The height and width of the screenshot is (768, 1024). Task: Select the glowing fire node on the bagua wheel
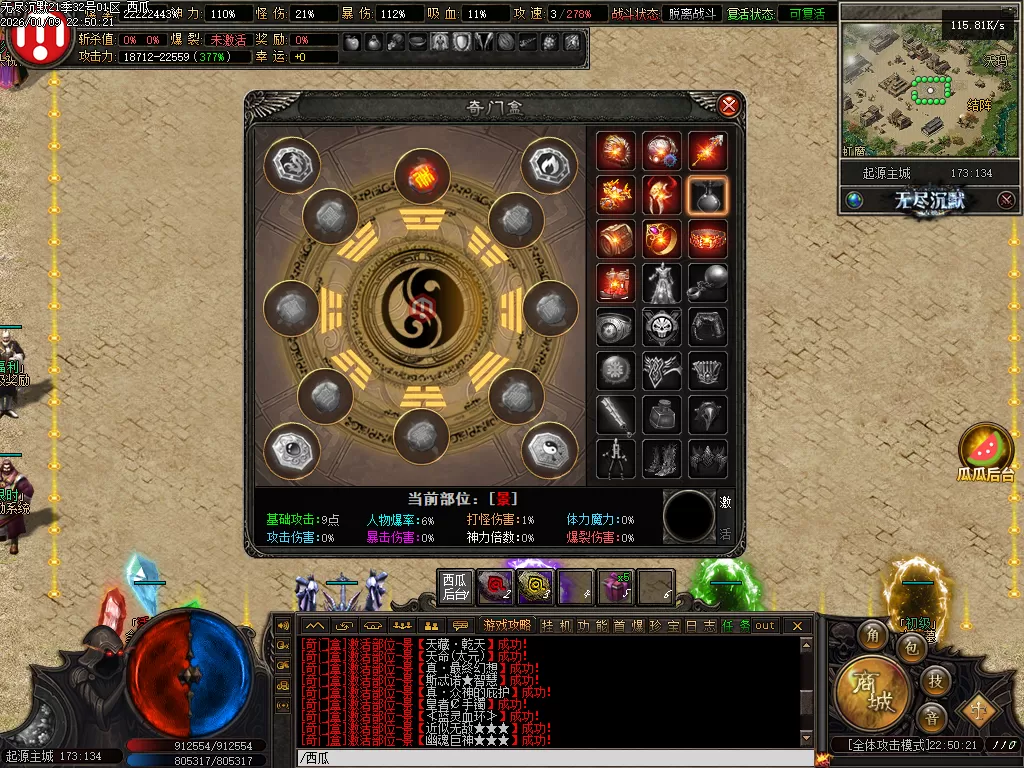click(422, 177)
